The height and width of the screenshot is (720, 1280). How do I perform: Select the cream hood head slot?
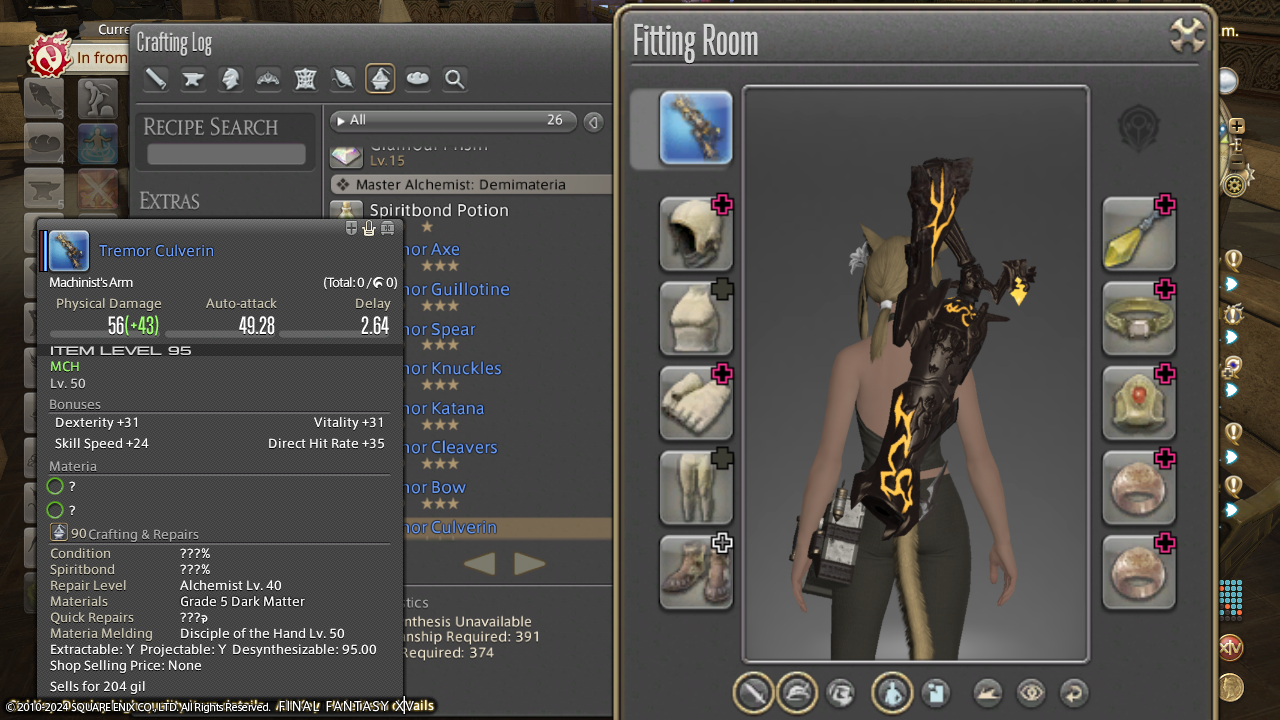coord(696,234)
